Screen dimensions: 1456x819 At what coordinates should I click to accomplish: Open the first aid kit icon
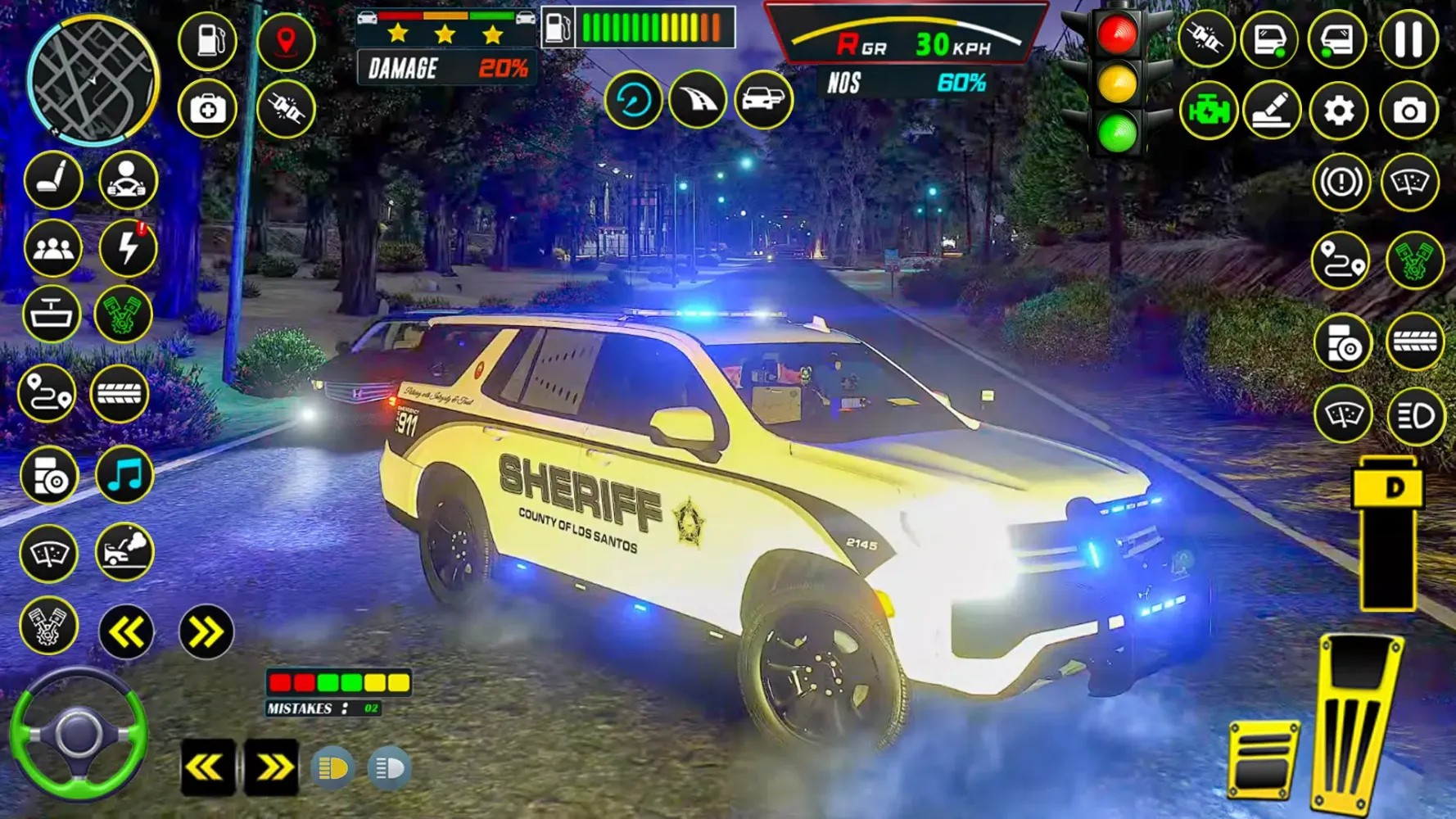[207, 108]
